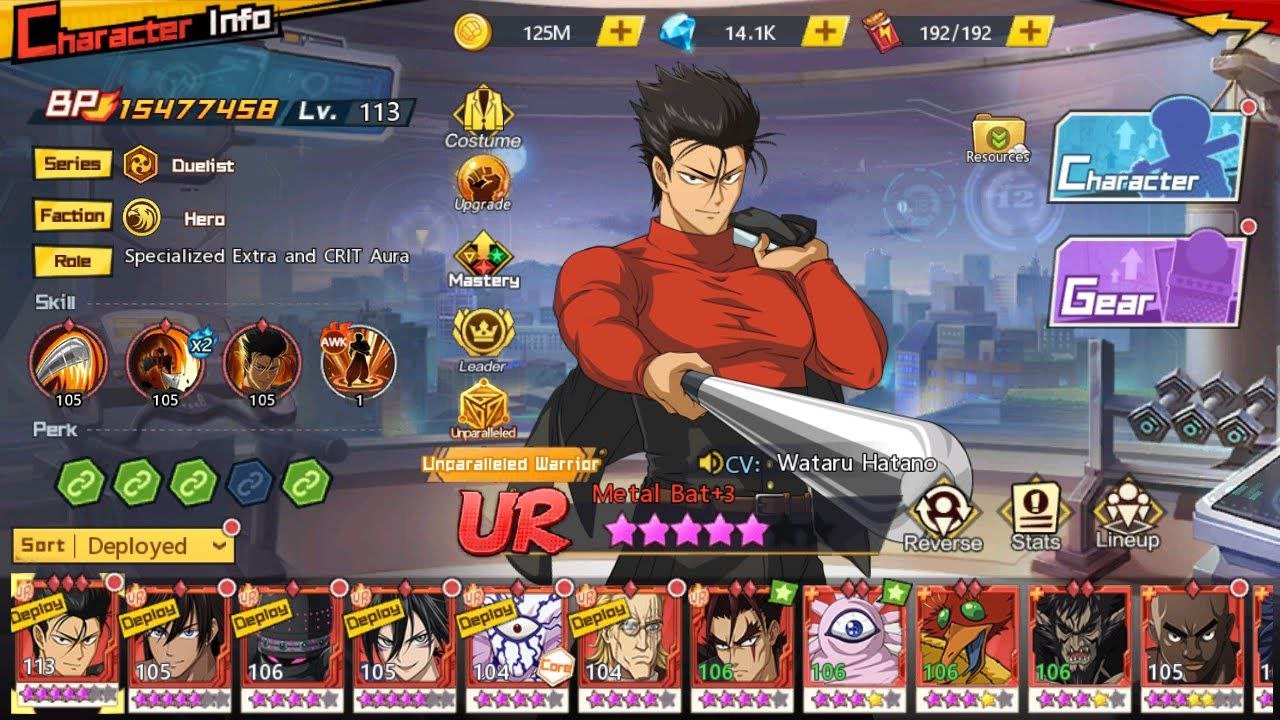This screenshot has width=1280, height=720.
Task: Switch to the Character tab
Action: tap(1147, 158)
